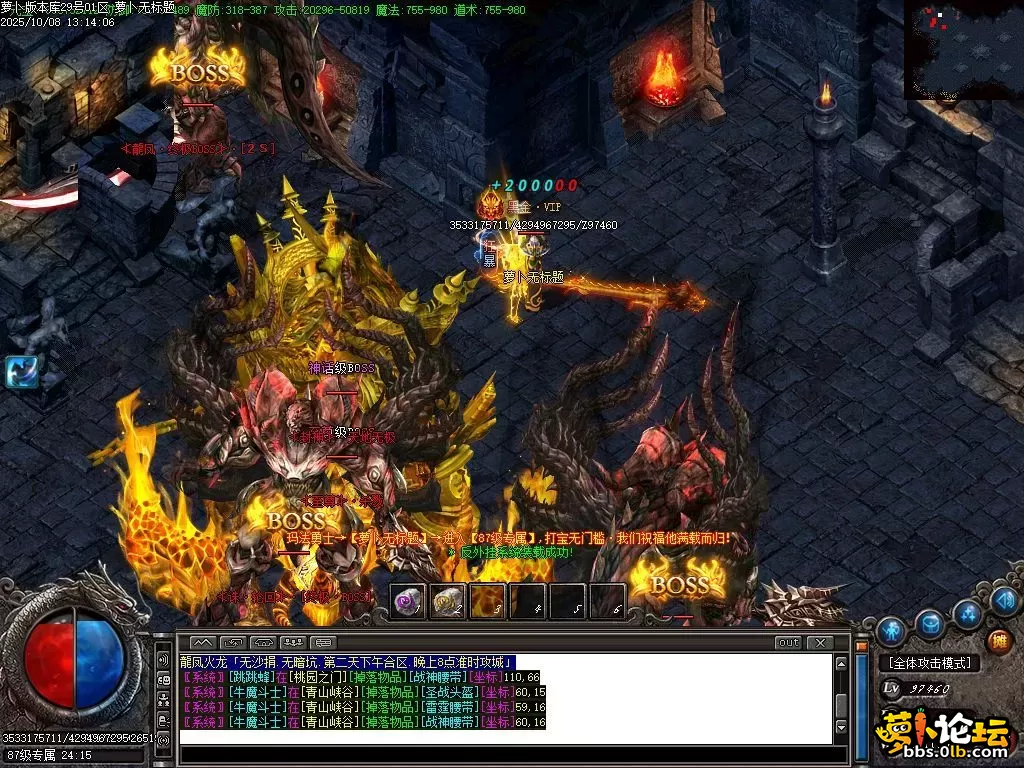Select the fiery third hotbar slot
Viewport: 1024px width, 768px height.
pyautogui.click(x=487, y=601)
